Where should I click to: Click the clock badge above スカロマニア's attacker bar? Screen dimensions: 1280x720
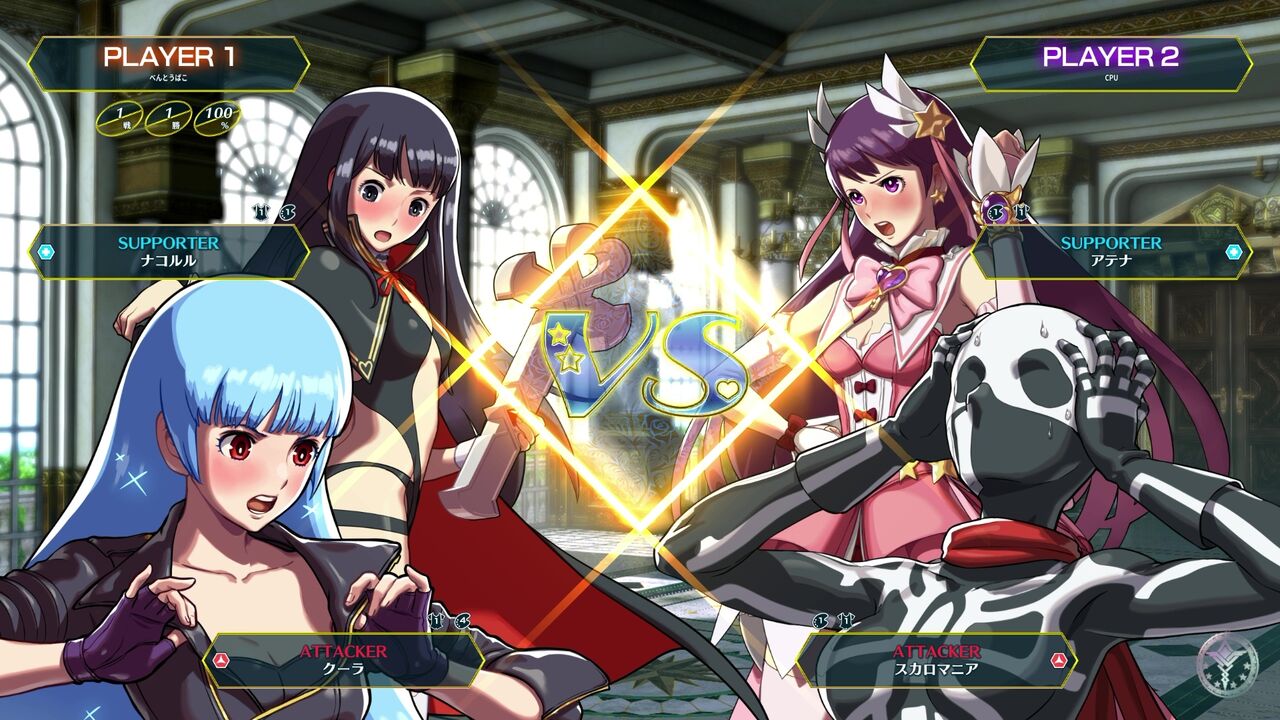pos(820,620)
